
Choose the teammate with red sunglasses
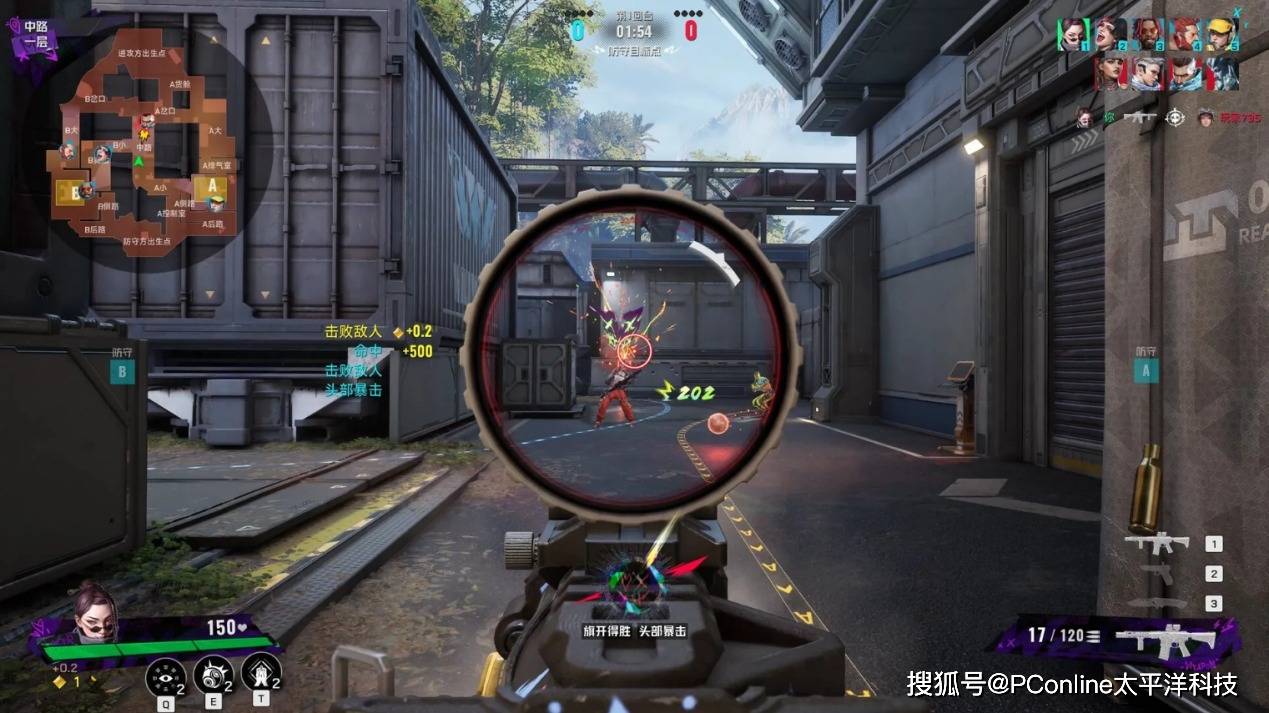1148,34
